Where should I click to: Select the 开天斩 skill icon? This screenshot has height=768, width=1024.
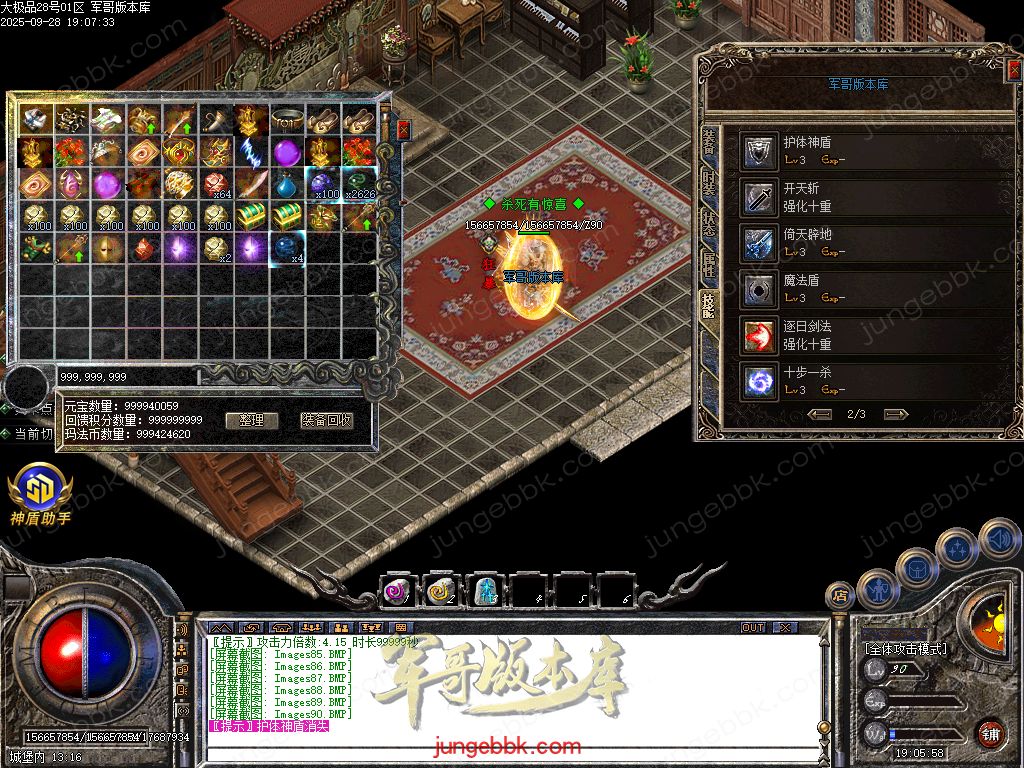(x=760, y=197)
